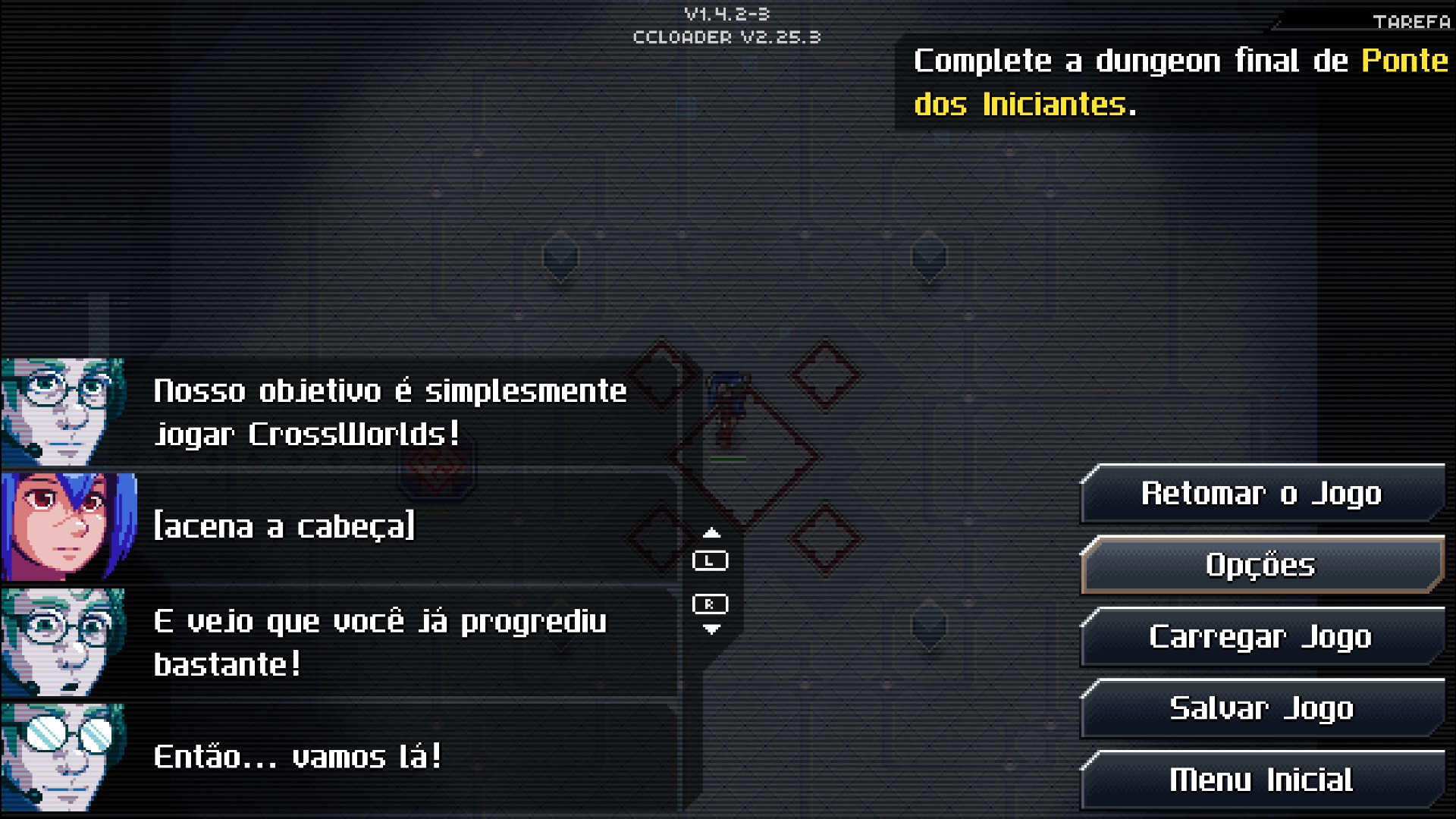Click the L shoulder button icon
The width and height of the screenshot is (1456, 819).
coord(710,560)
